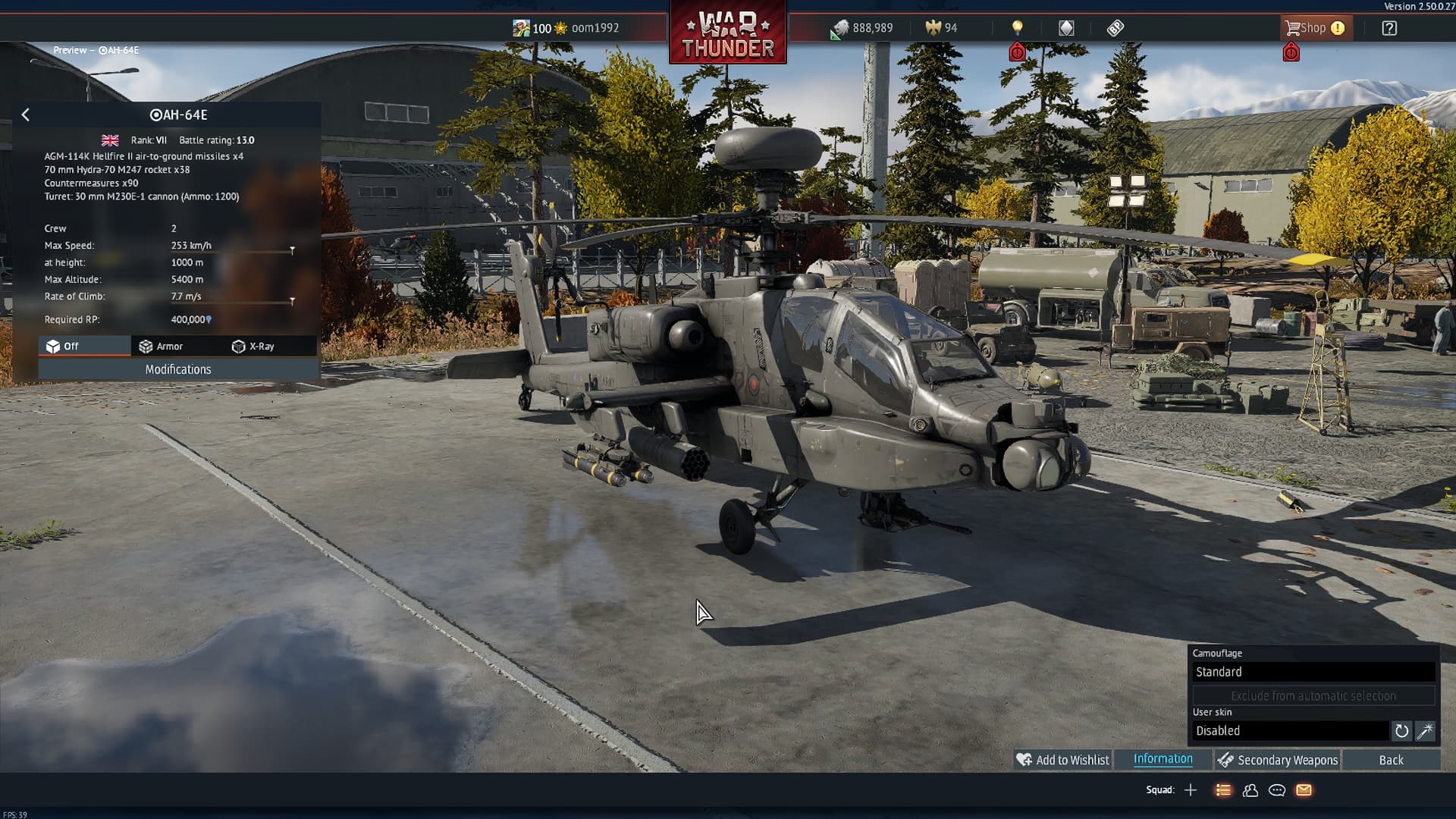Viewport: 1456px width, 819px height.
Task: Open the Information link
Action: [x=1163, y=759]
